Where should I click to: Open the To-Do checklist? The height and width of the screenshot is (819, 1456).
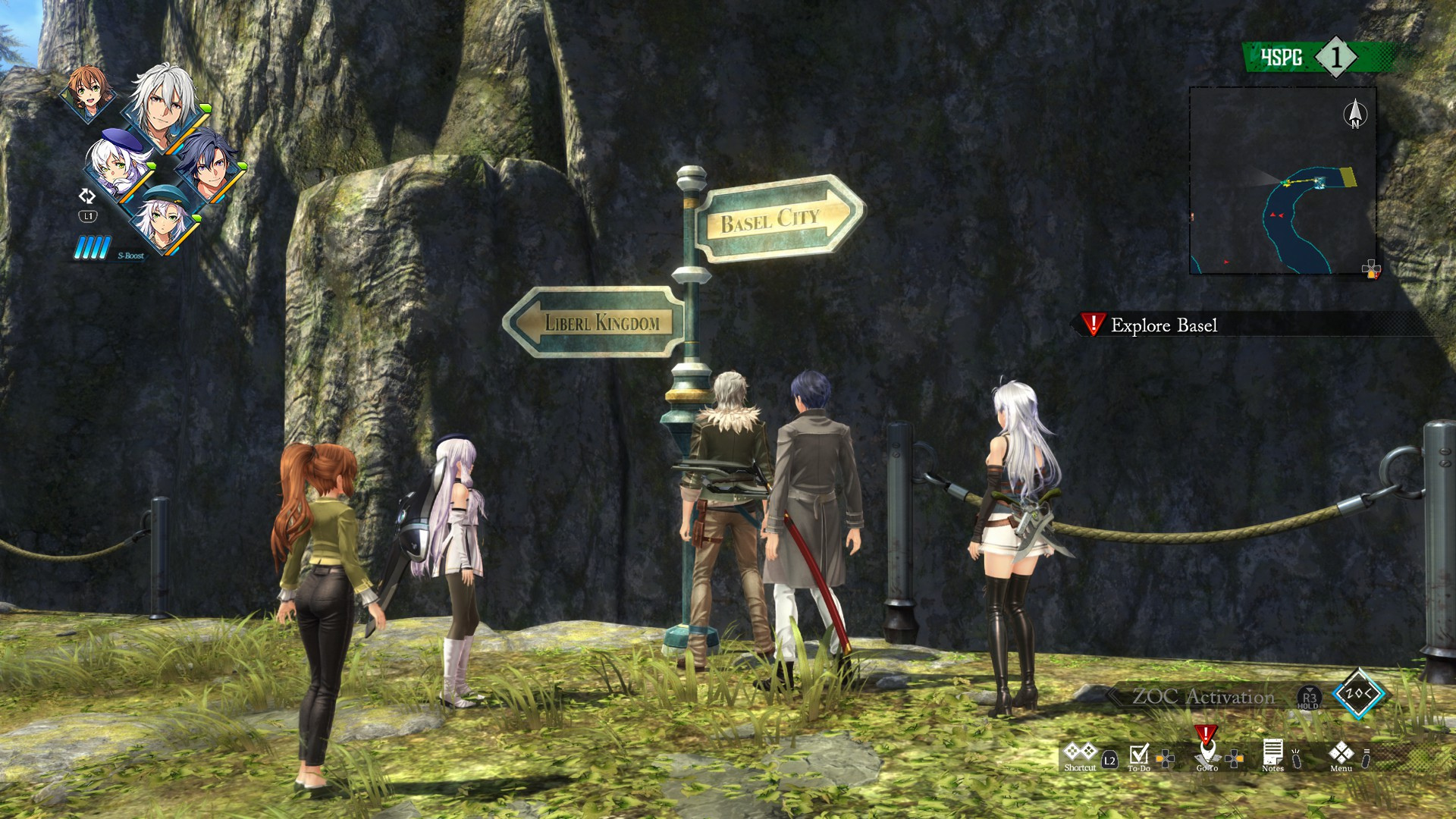[1138, 755]
